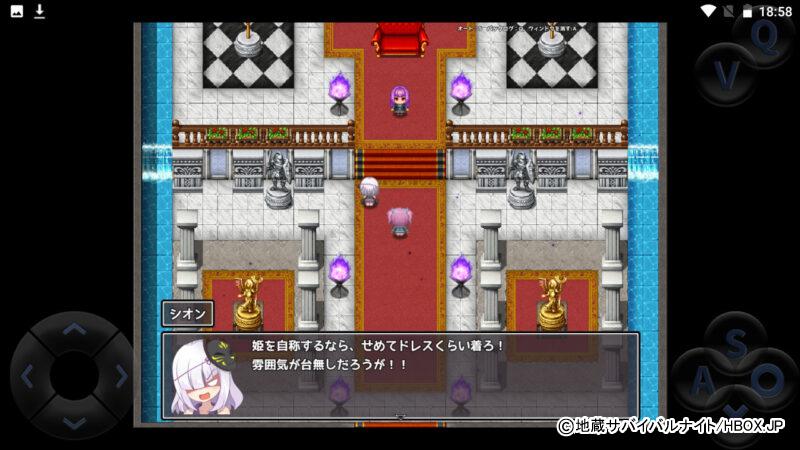800x450 pixels.
Task: Tap the virtual O button
Action: pyautogui.click(x=767, y=380)
